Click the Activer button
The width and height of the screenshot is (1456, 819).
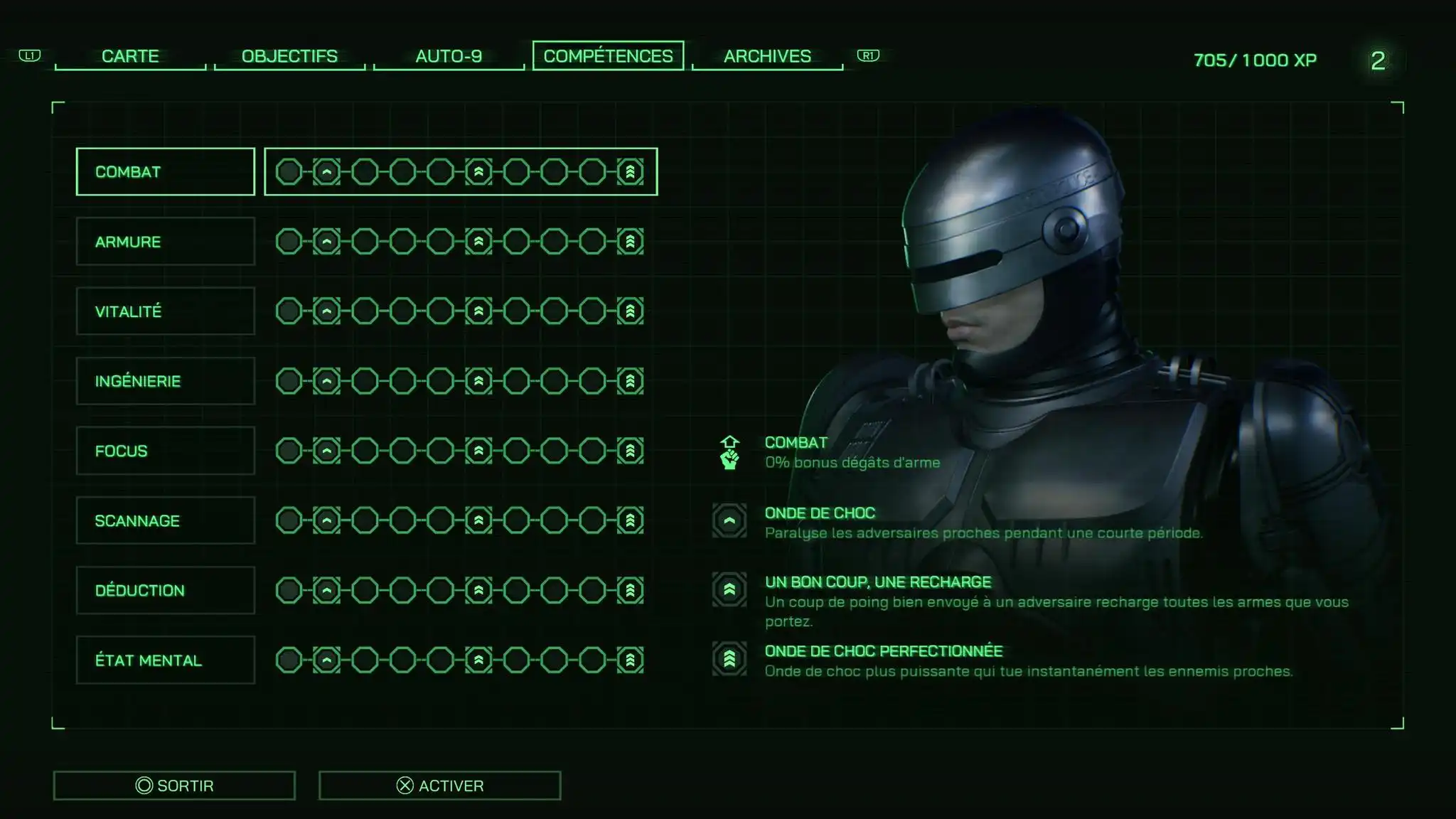pos(439,786)
